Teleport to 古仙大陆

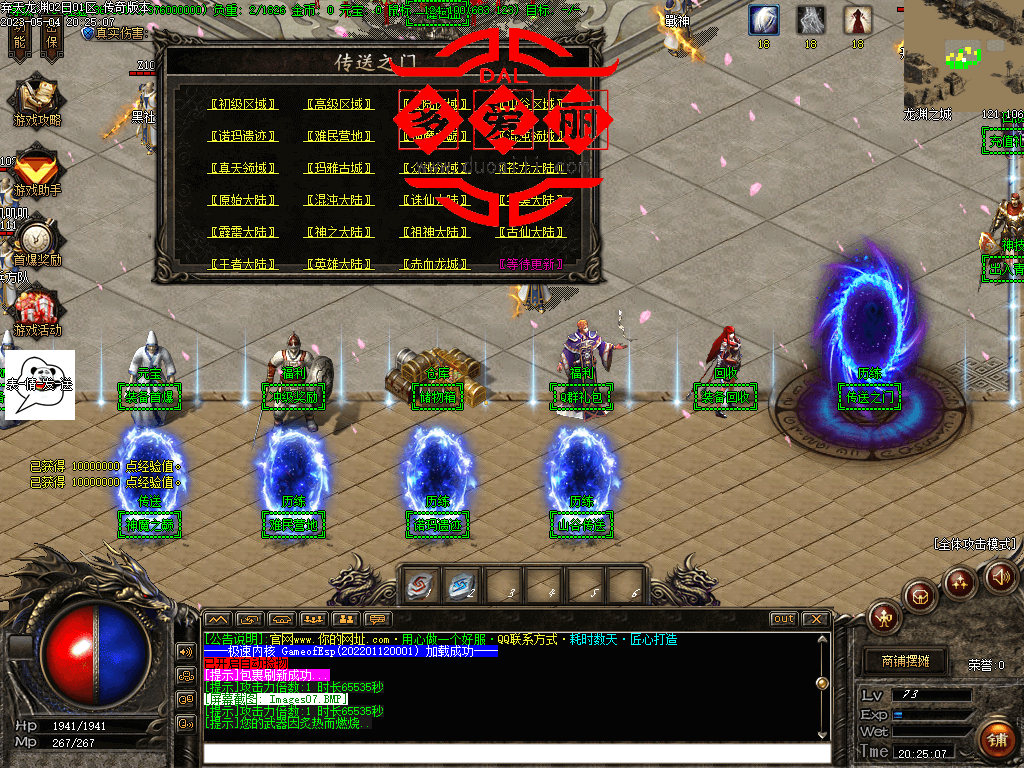pyautogui.click(x=530, y=232)
